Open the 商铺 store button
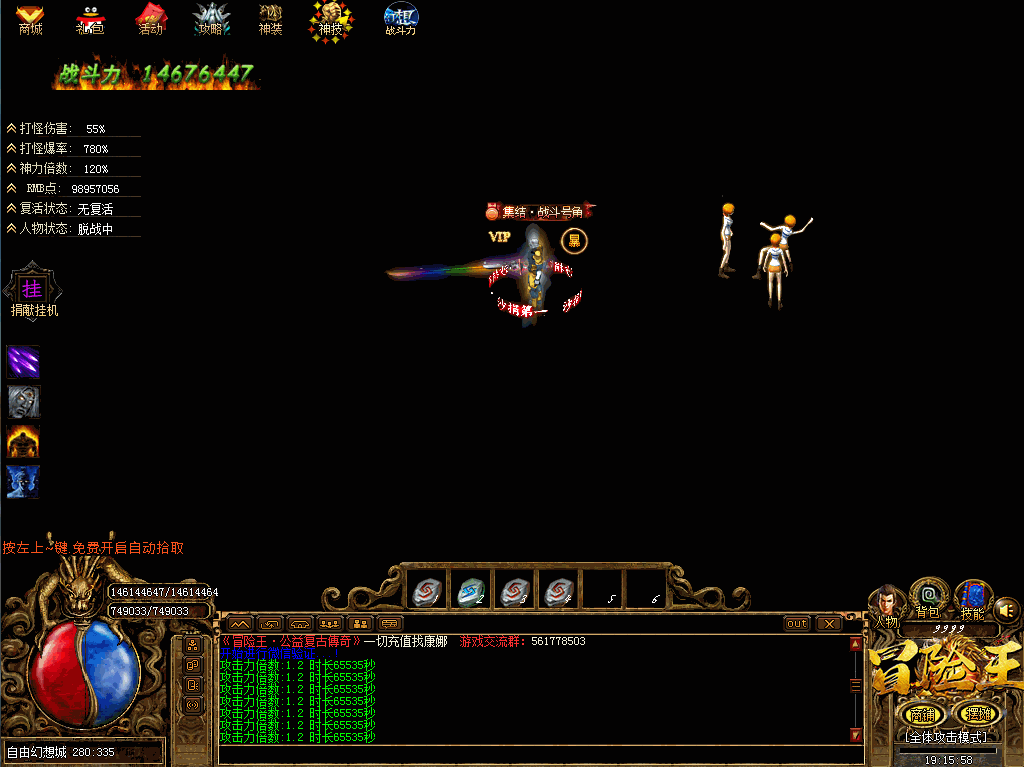Viewport: 1024px width, 767px height. (920, 714)
